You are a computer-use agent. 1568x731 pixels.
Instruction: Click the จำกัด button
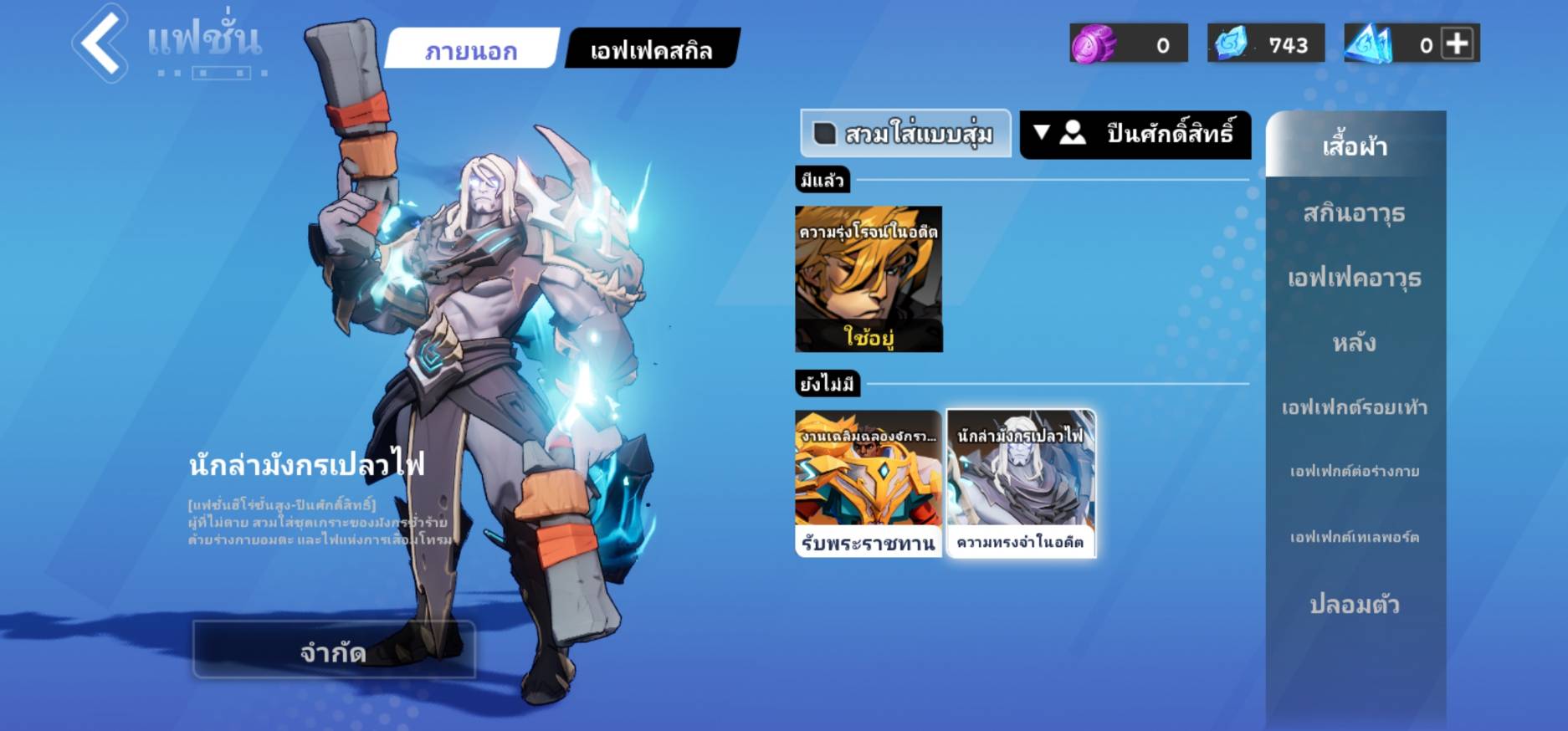click(333, 650)
